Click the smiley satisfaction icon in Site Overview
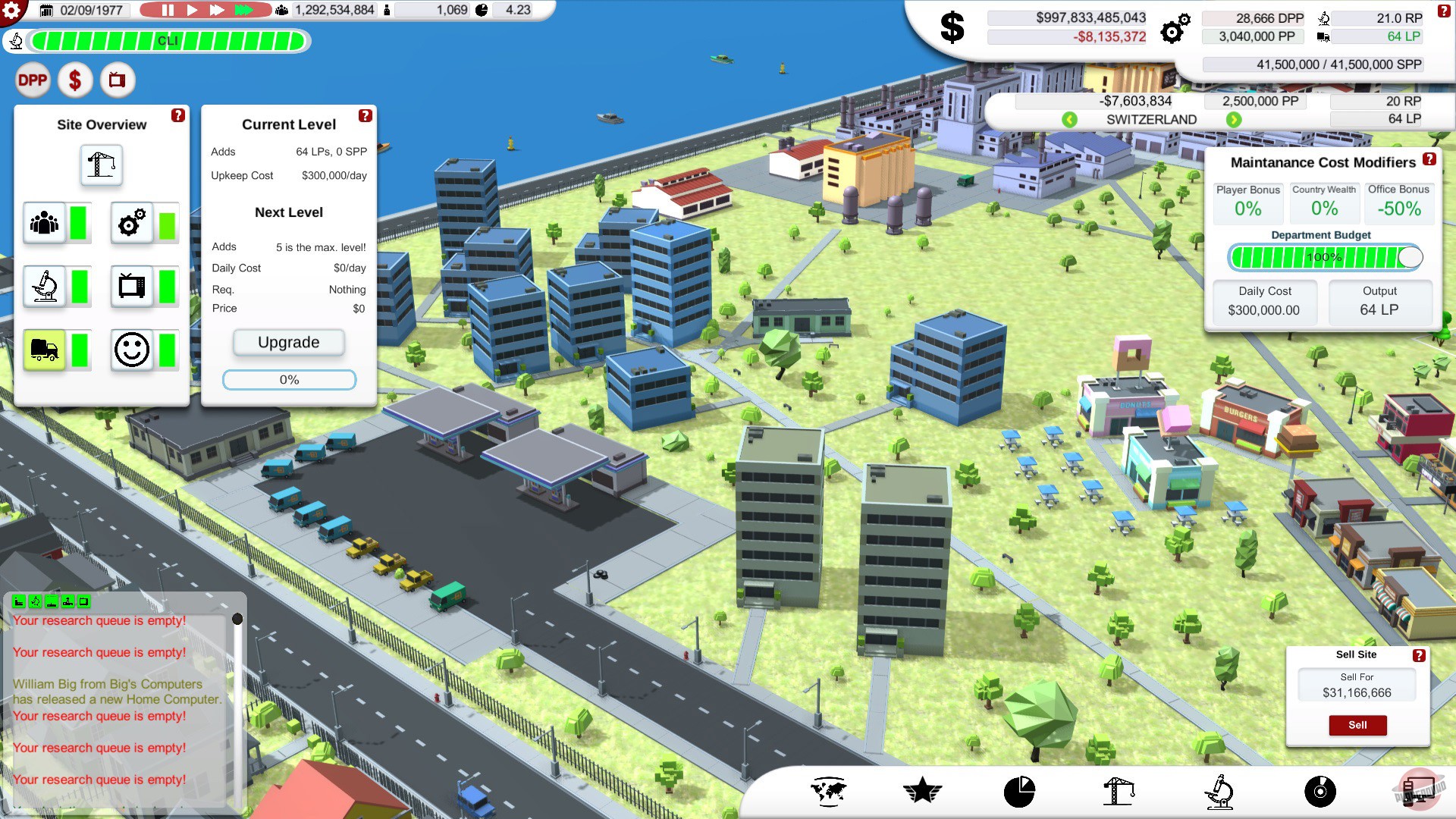 pyautogui.click(x=130, y=350)
